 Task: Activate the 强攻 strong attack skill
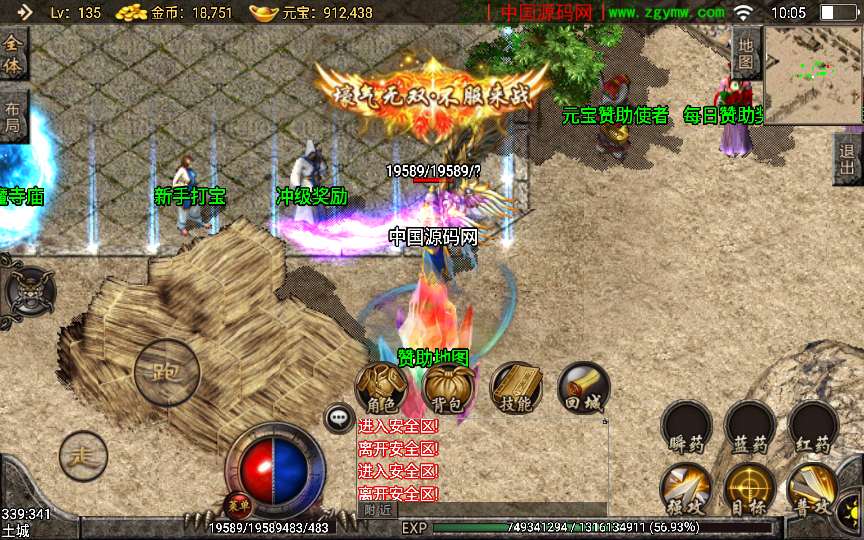coord(686,489)
